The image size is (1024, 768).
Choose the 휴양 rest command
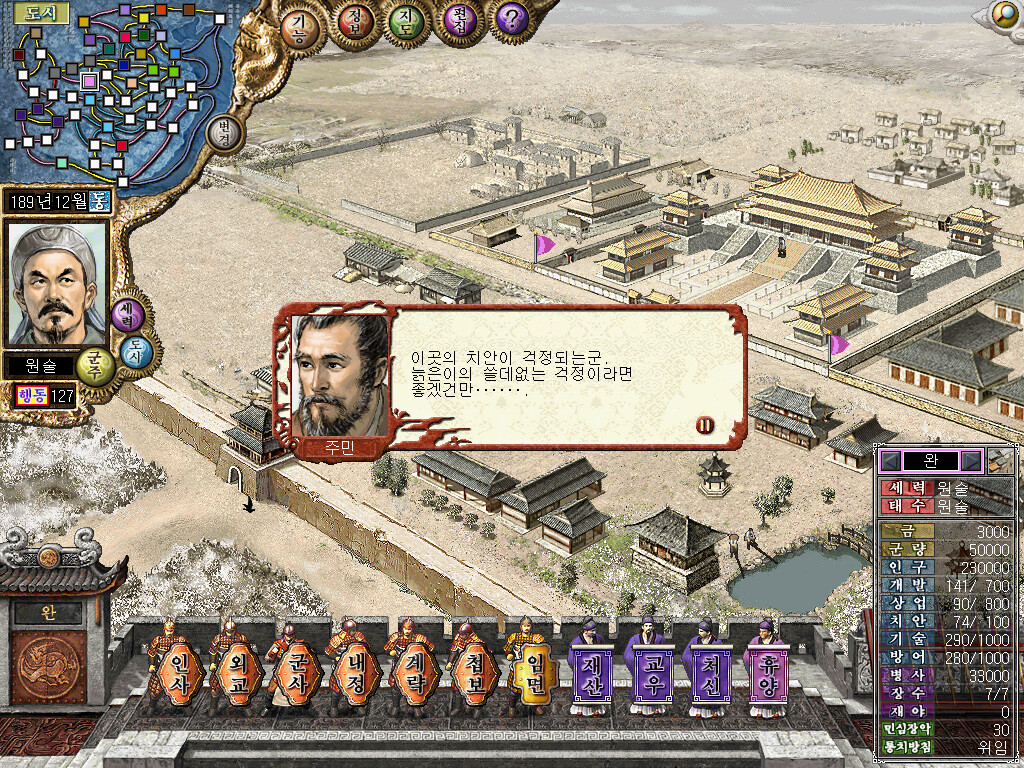point(765,669)
